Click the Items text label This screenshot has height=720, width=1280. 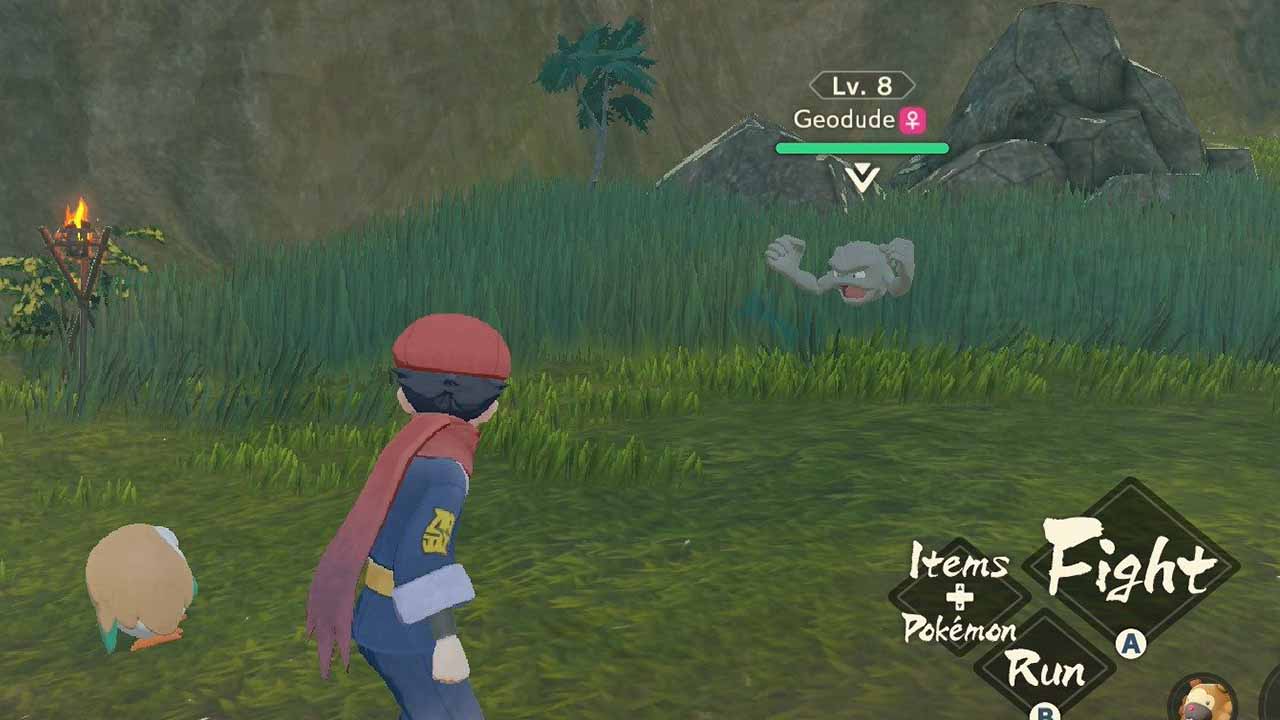pos(957,562)
